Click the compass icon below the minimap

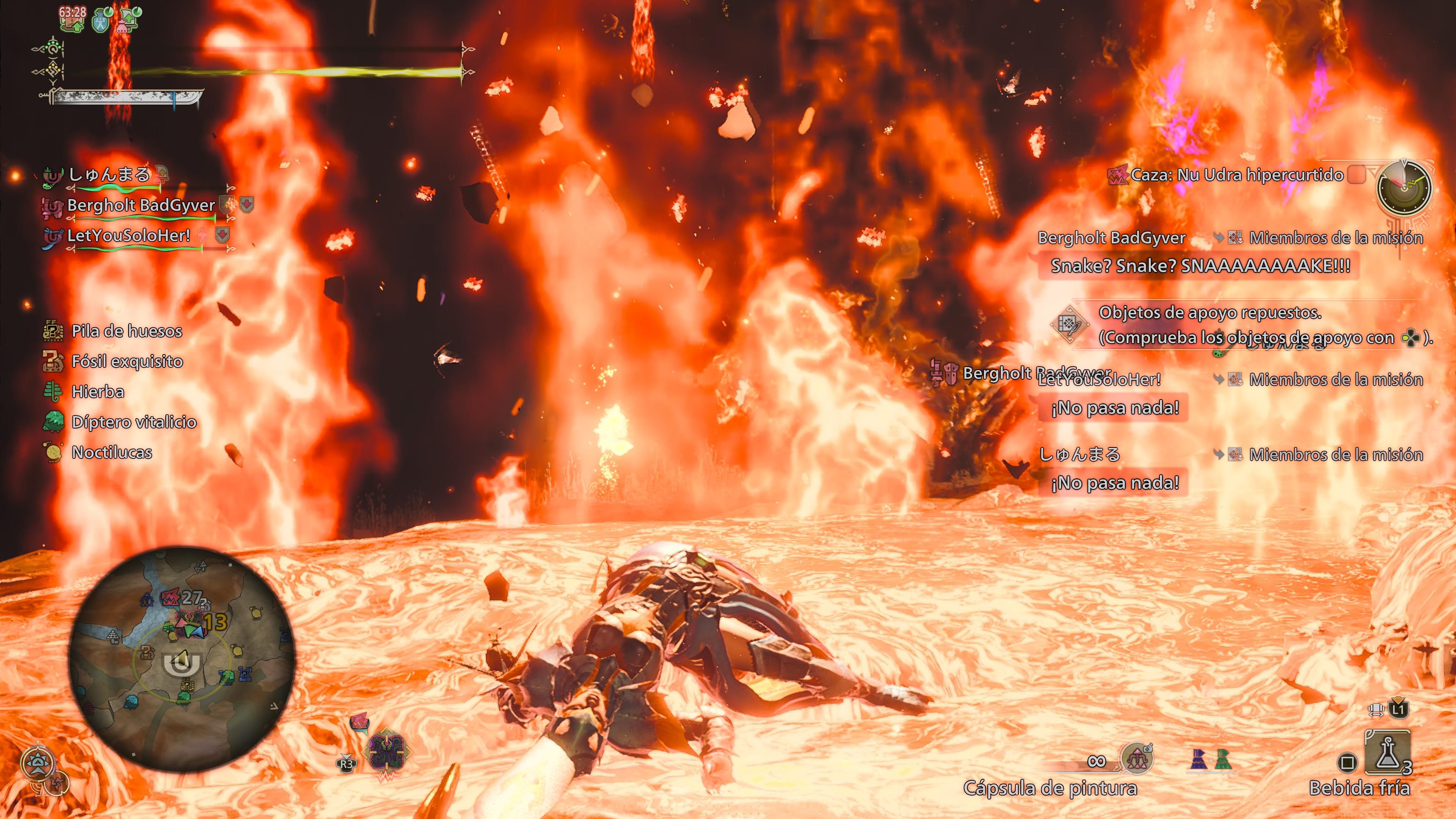[x=37, y=763]
